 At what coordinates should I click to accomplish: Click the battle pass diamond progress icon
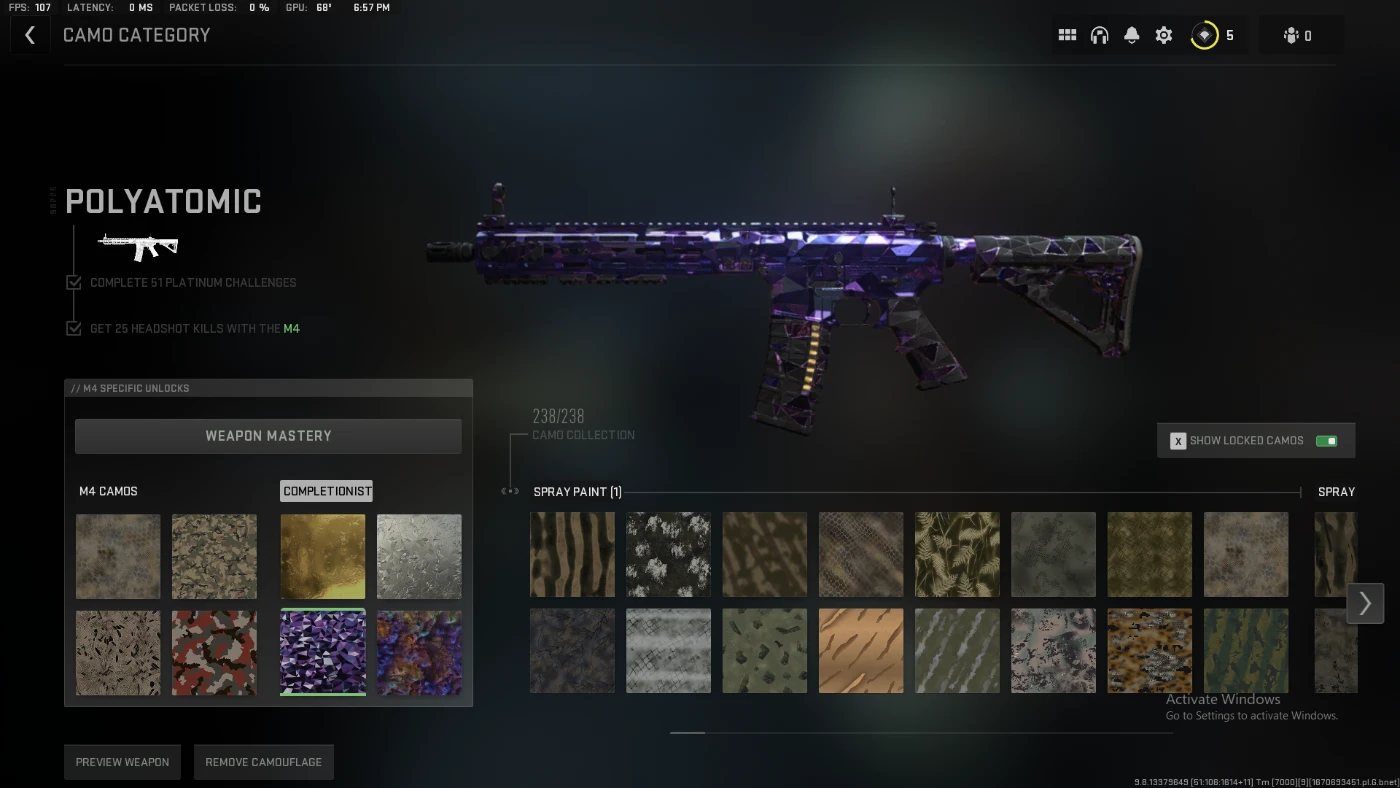[x=1204, y=34]
